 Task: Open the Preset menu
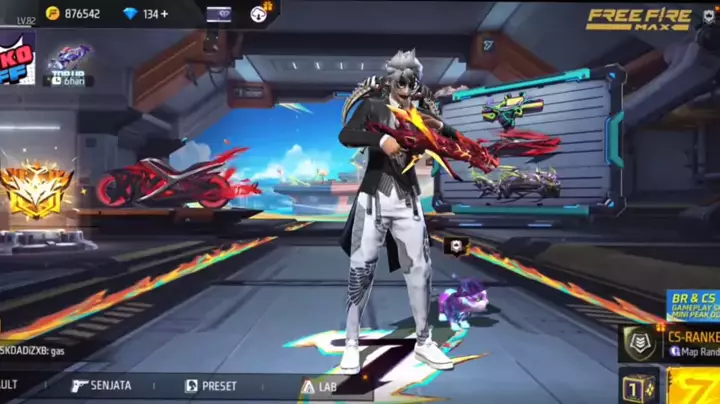[x=211, y=385]
